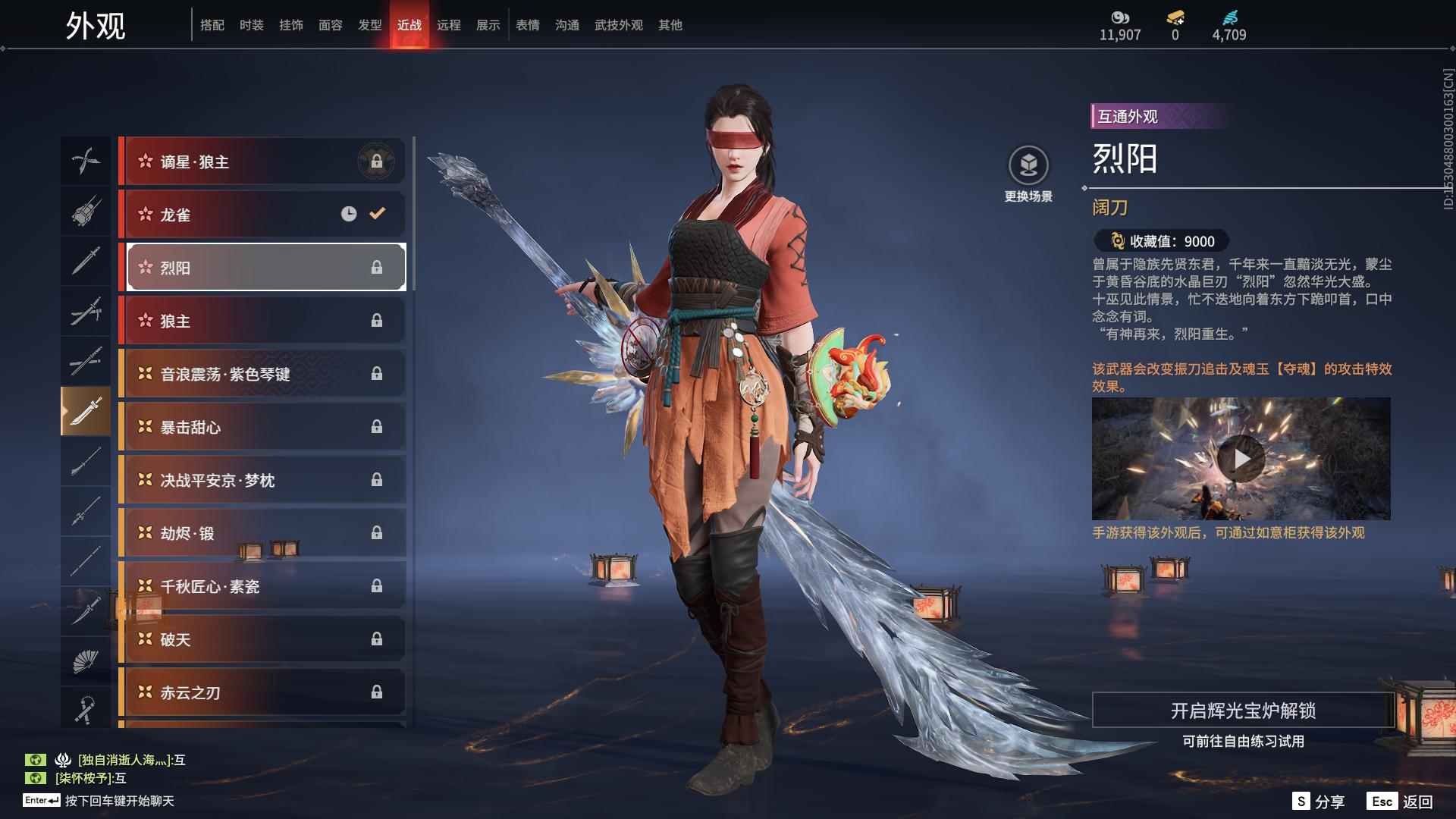Switch to the 远程 weapons tab
Image resolution: width=1456 pixels, height=819 pixels.
[x=450, y=24]
